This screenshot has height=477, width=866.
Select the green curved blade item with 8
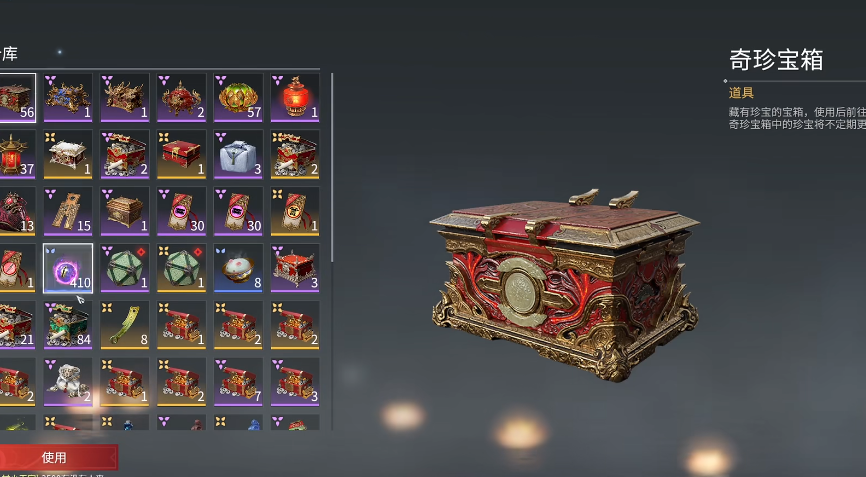click(x=125, y=325)
